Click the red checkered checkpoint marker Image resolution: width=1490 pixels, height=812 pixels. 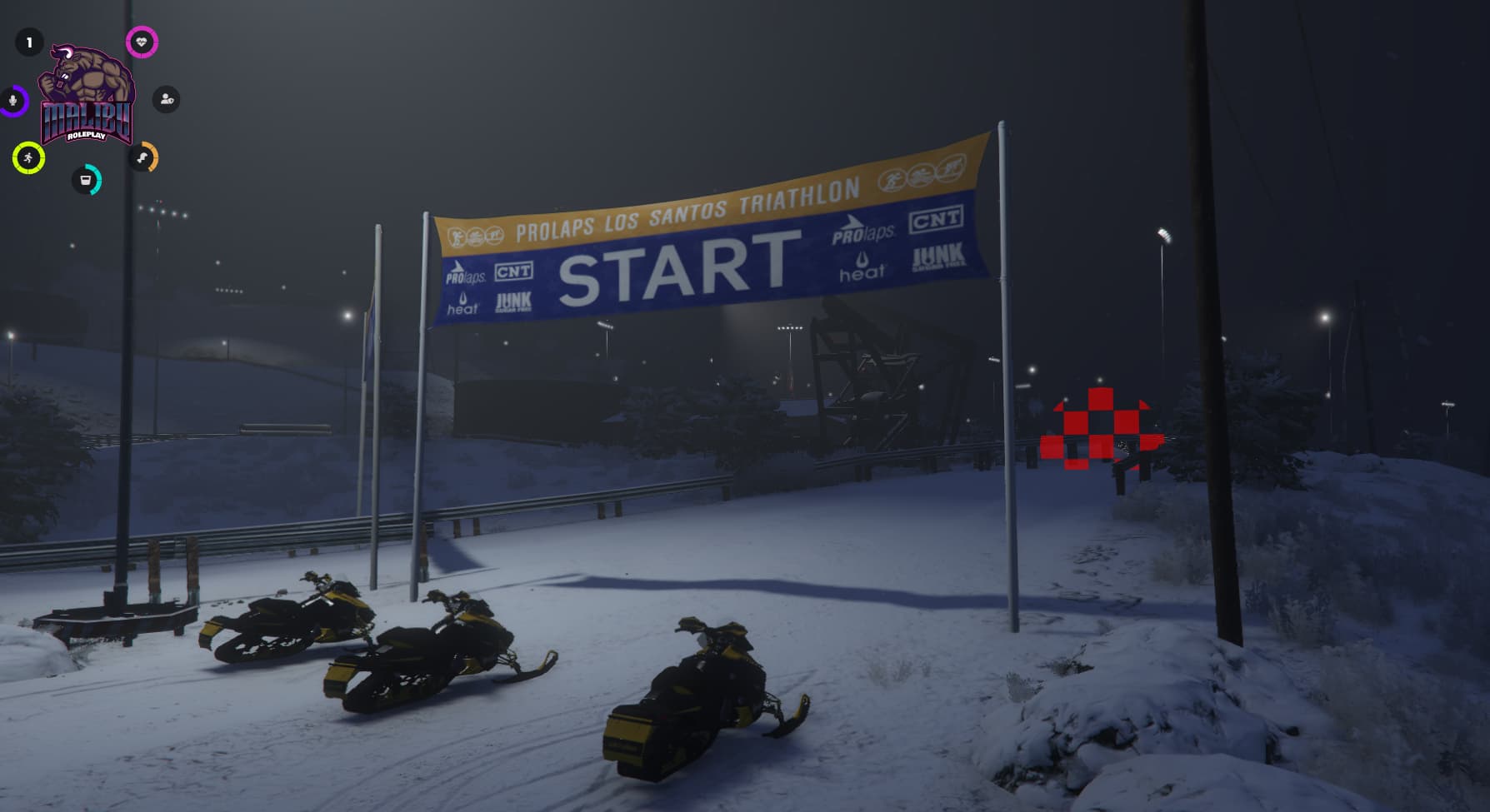(x=1100, y=425)
